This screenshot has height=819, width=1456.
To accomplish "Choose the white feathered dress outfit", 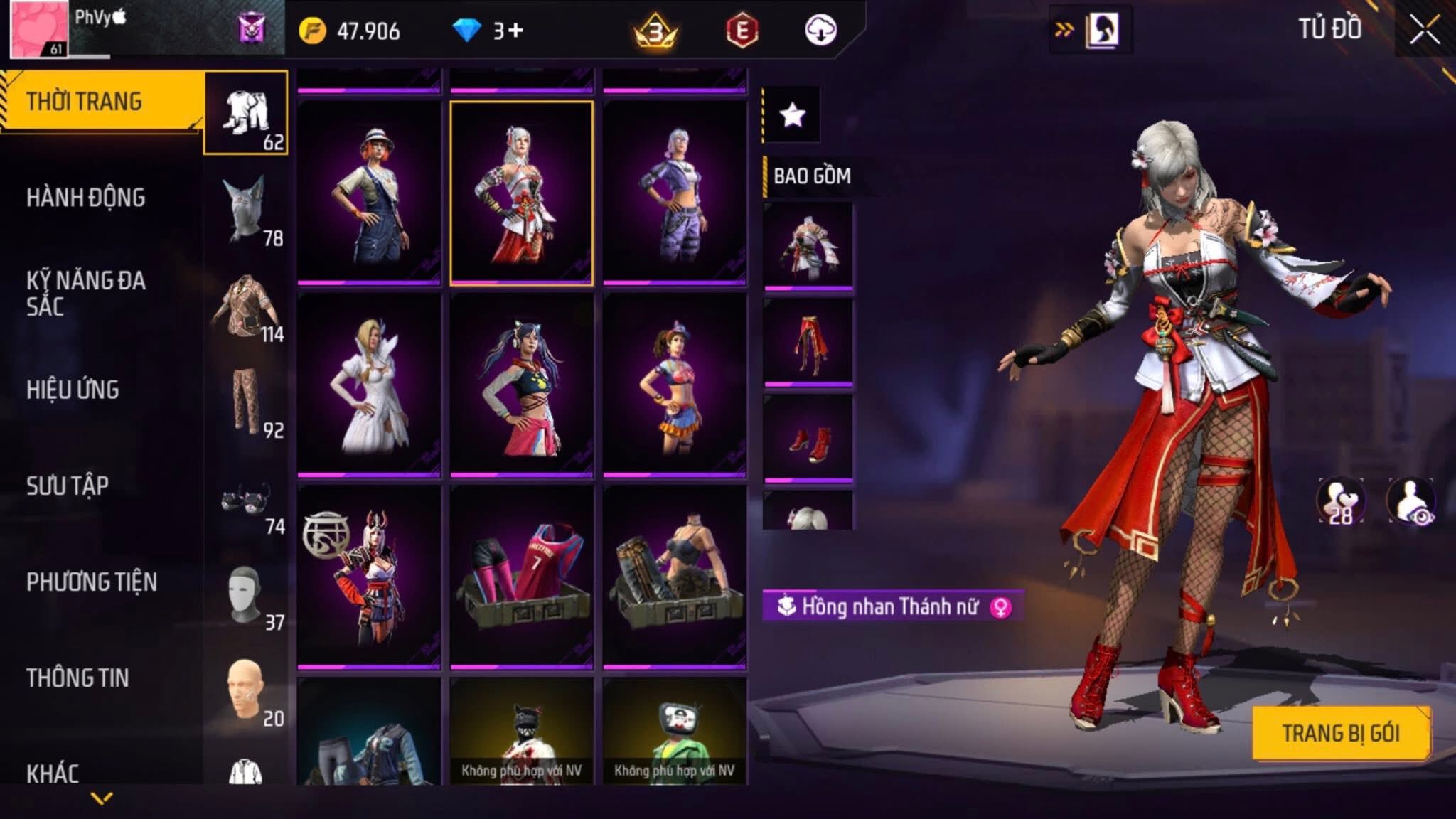I will 369,385.
